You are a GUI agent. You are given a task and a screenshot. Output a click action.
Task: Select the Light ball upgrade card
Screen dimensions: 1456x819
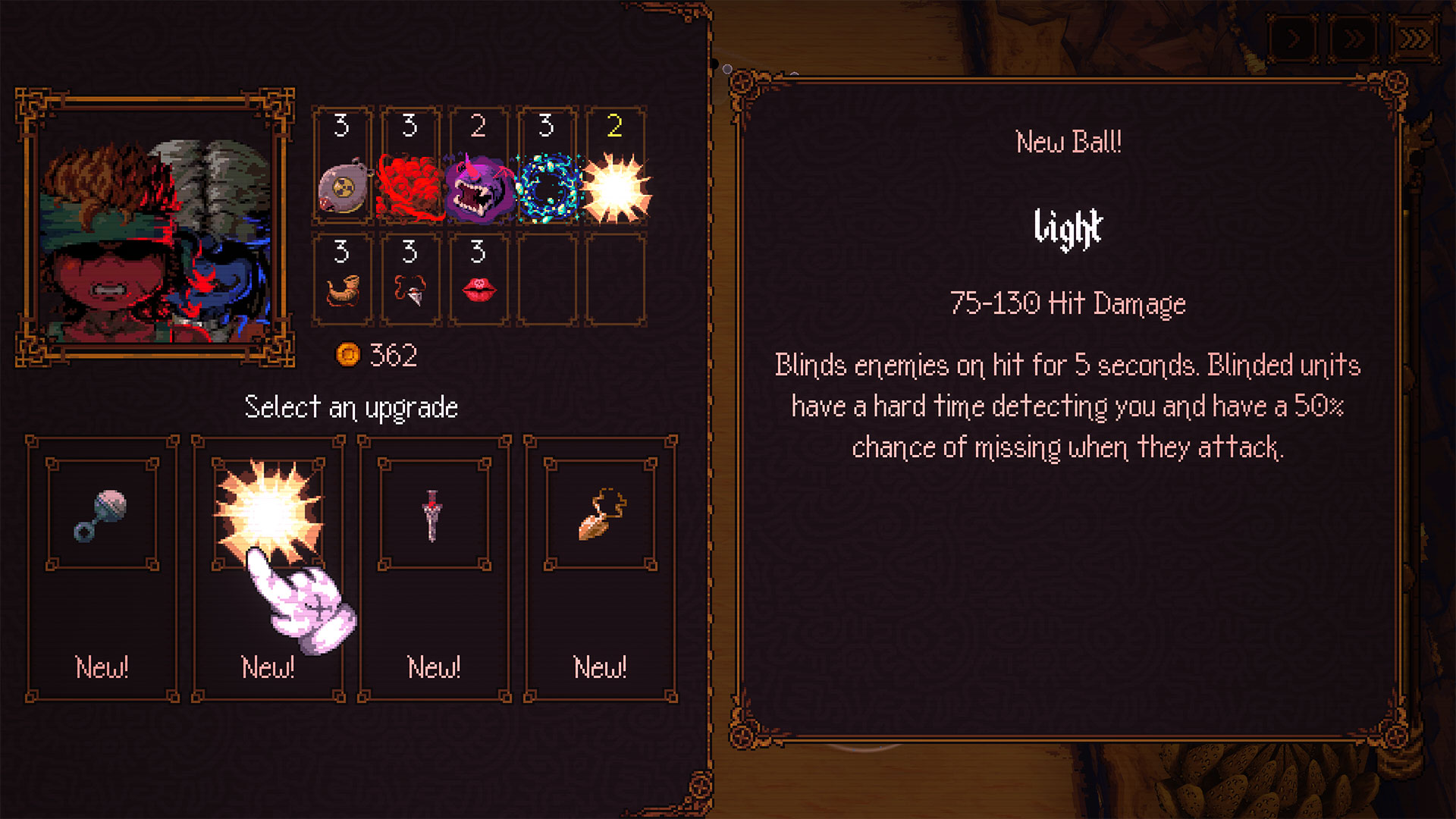click(x=268, y=569)
